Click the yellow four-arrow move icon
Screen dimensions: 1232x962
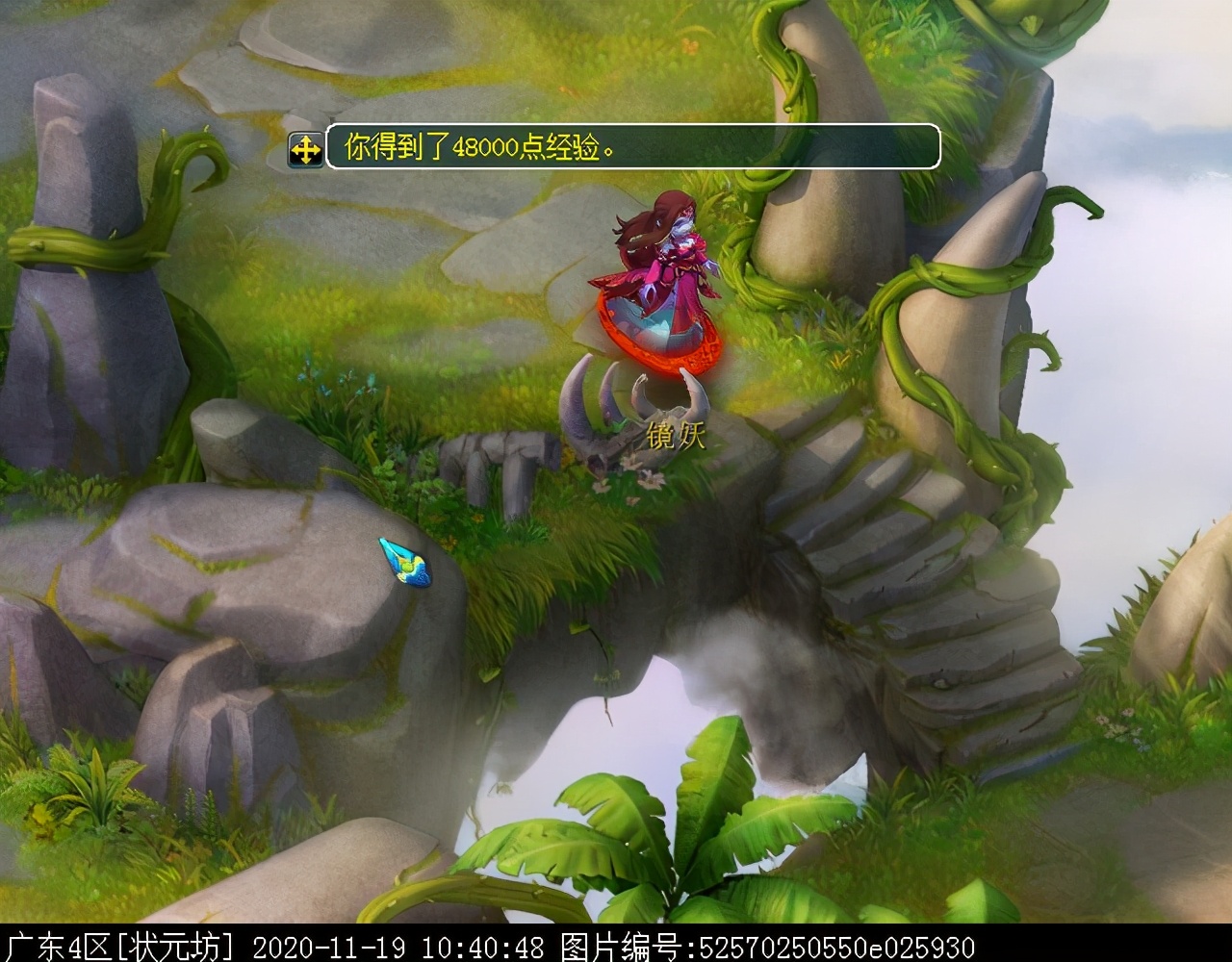point(306,150)
